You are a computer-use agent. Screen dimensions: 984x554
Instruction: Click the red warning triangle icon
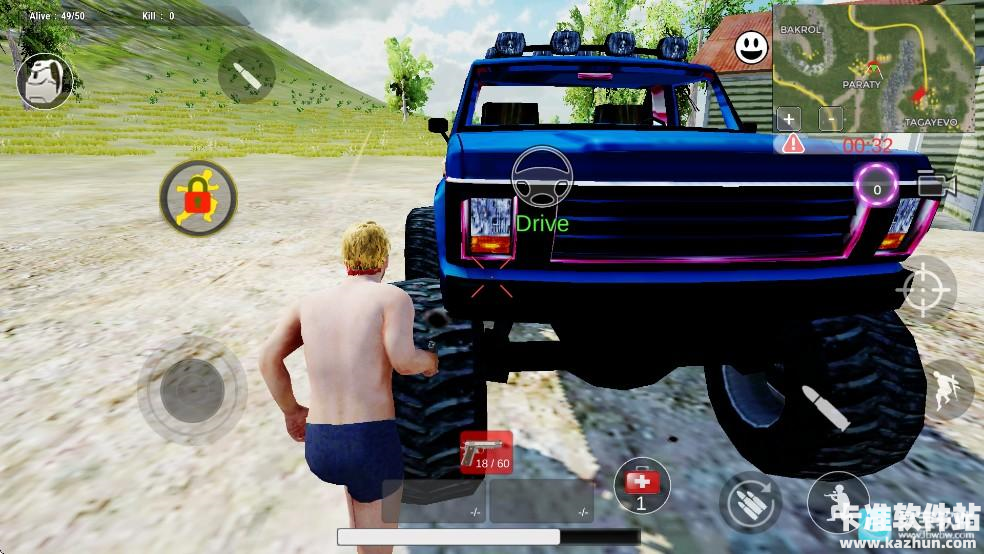[x=793, y=143]
